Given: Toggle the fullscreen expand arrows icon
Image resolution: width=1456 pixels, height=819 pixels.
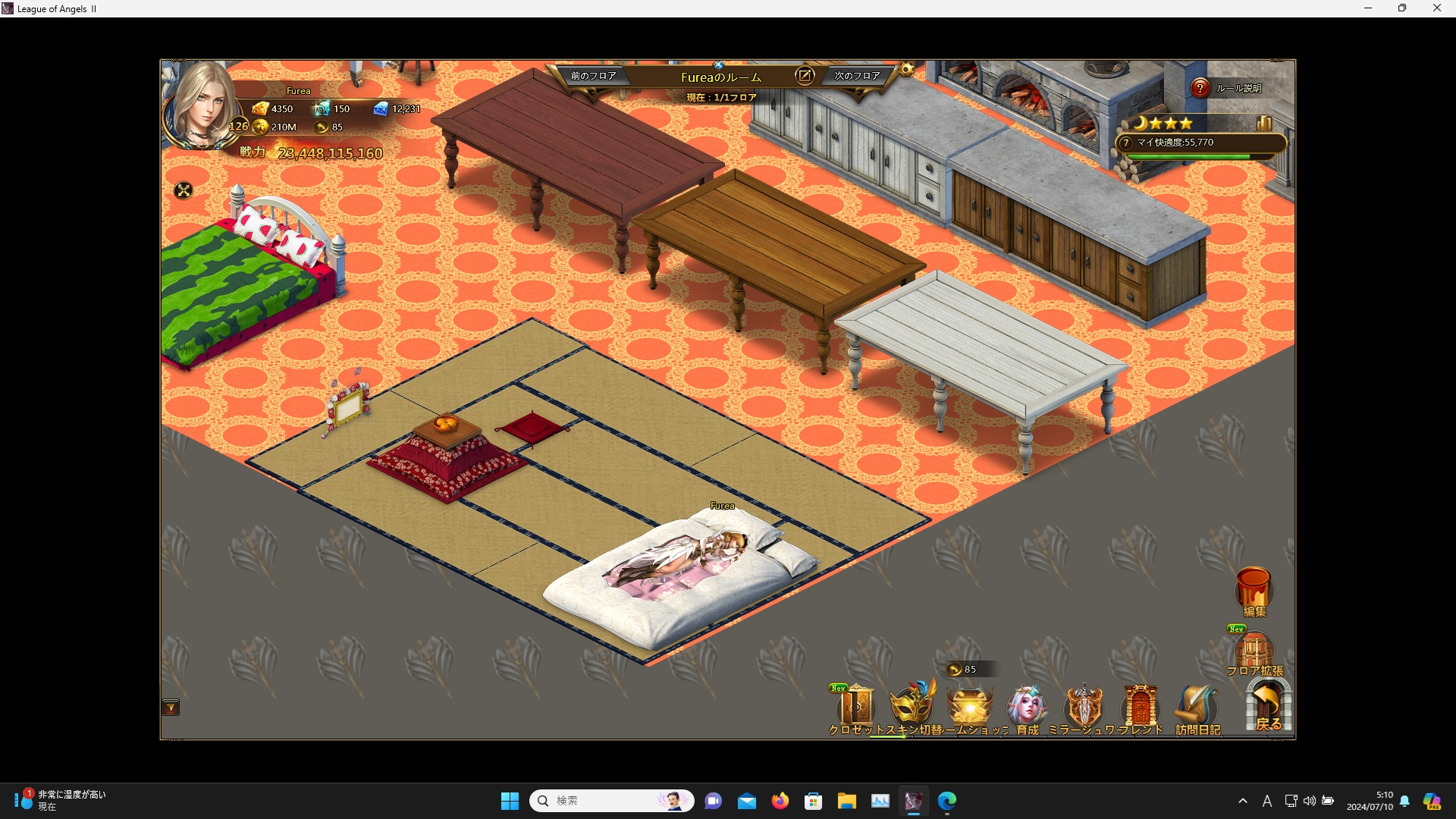Looking at the screenshot, I should coord(184,190).
